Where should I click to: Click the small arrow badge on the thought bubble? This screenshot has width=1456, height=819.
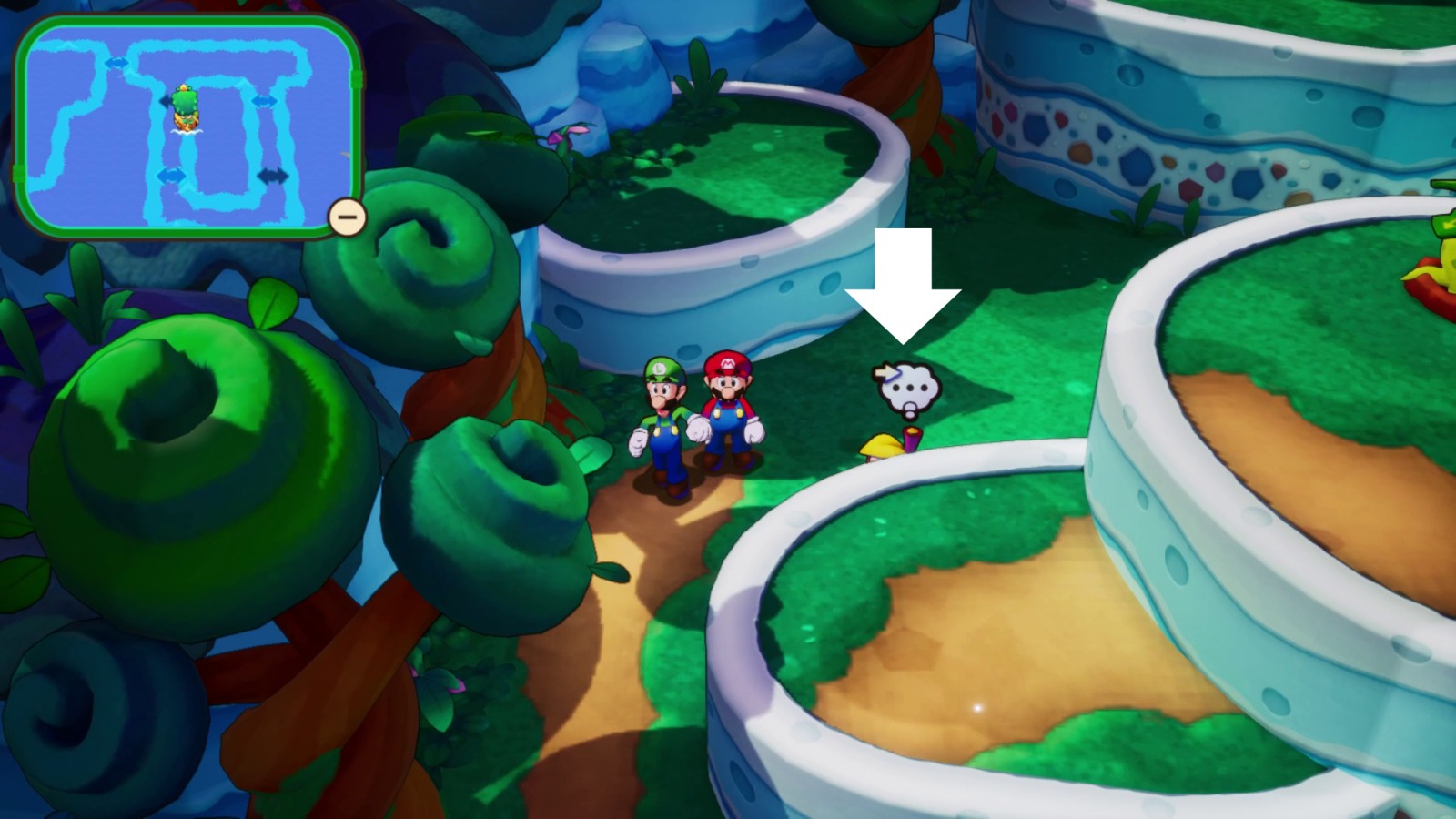(x=885, y=371)
